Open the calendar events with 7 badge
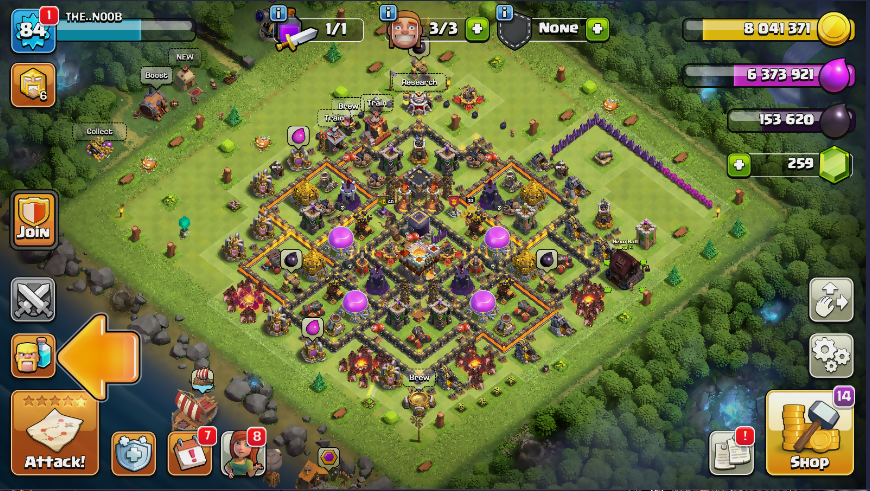This screenshot has height=491, width=870. point(189,453)
